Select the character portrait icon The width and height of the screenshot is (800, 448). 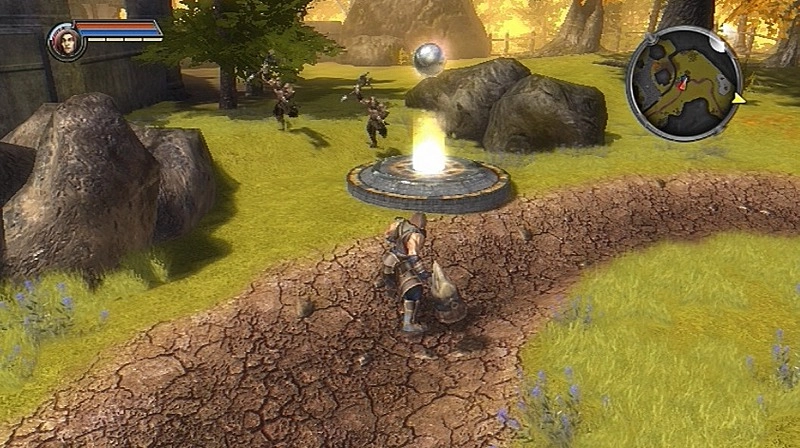click(x=66, y=41)
